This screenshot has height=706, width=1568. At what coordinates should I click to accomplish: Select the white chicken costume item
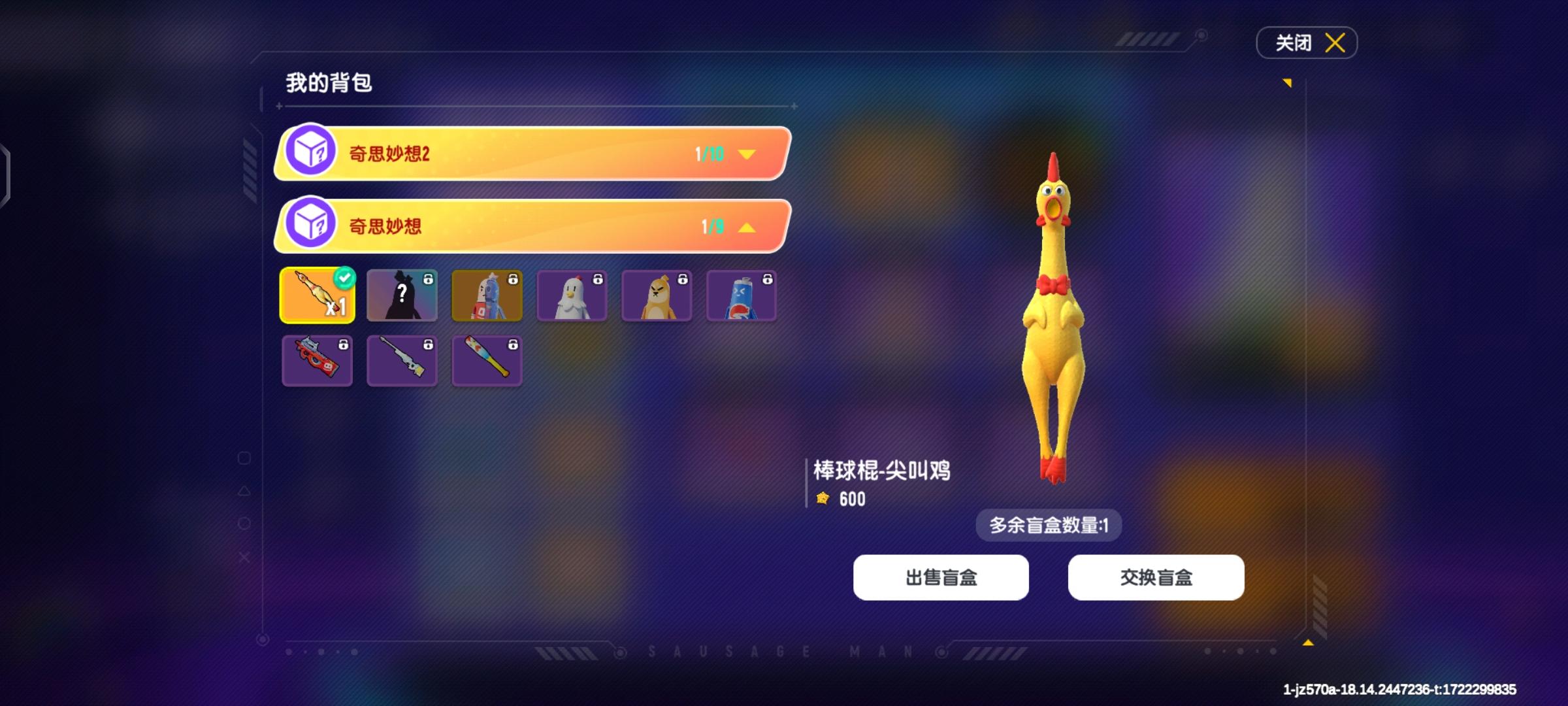point(572,295)
